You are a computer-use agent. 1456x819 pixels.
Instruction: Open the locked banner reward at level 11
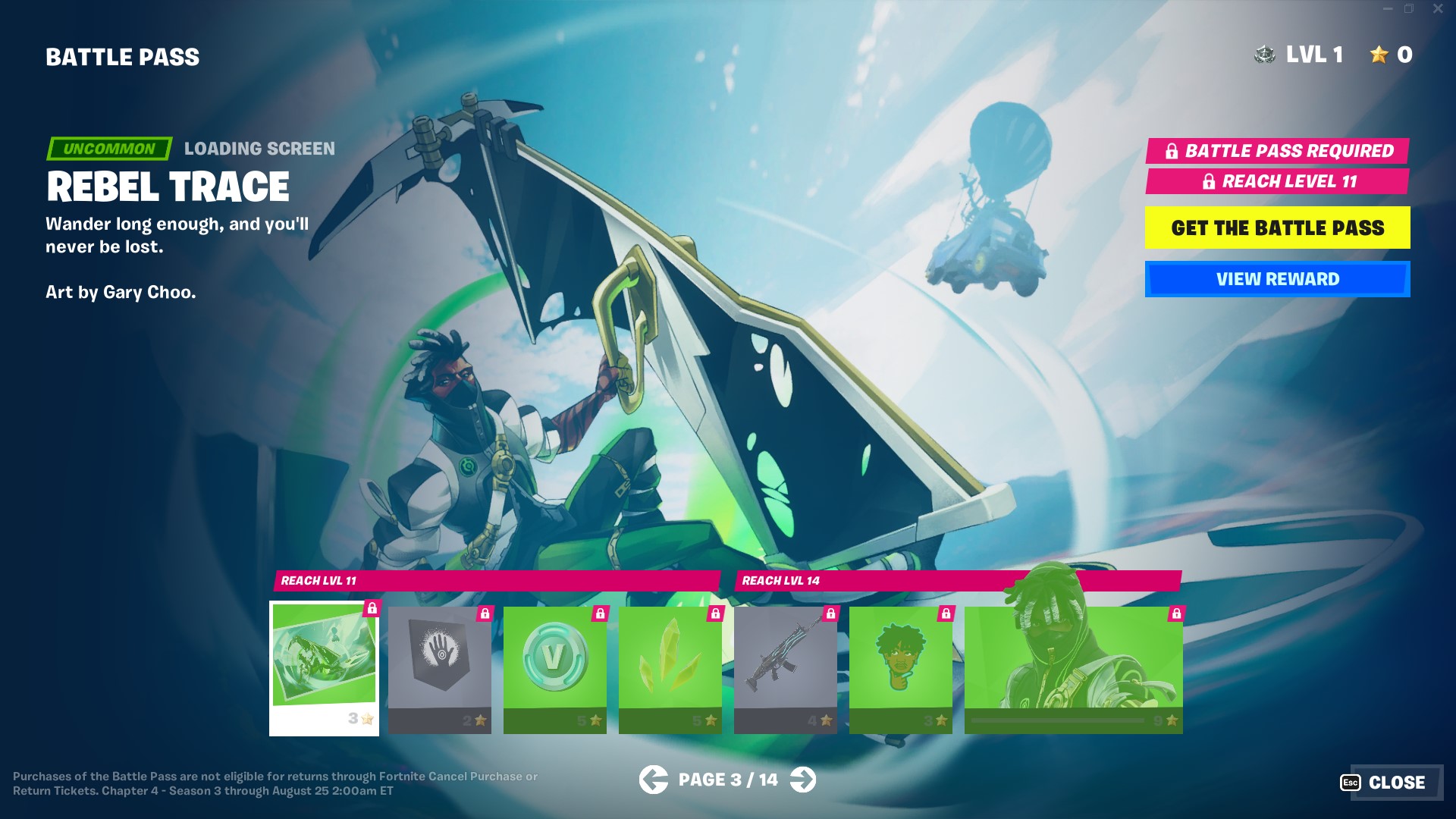click(x=439, y=667)
